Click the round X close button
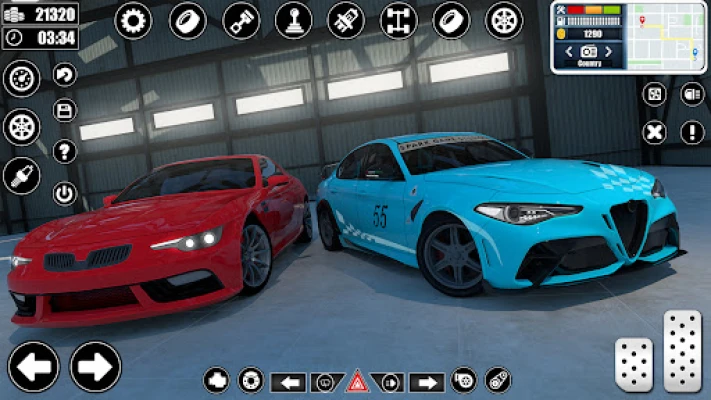 click(654, 132)
